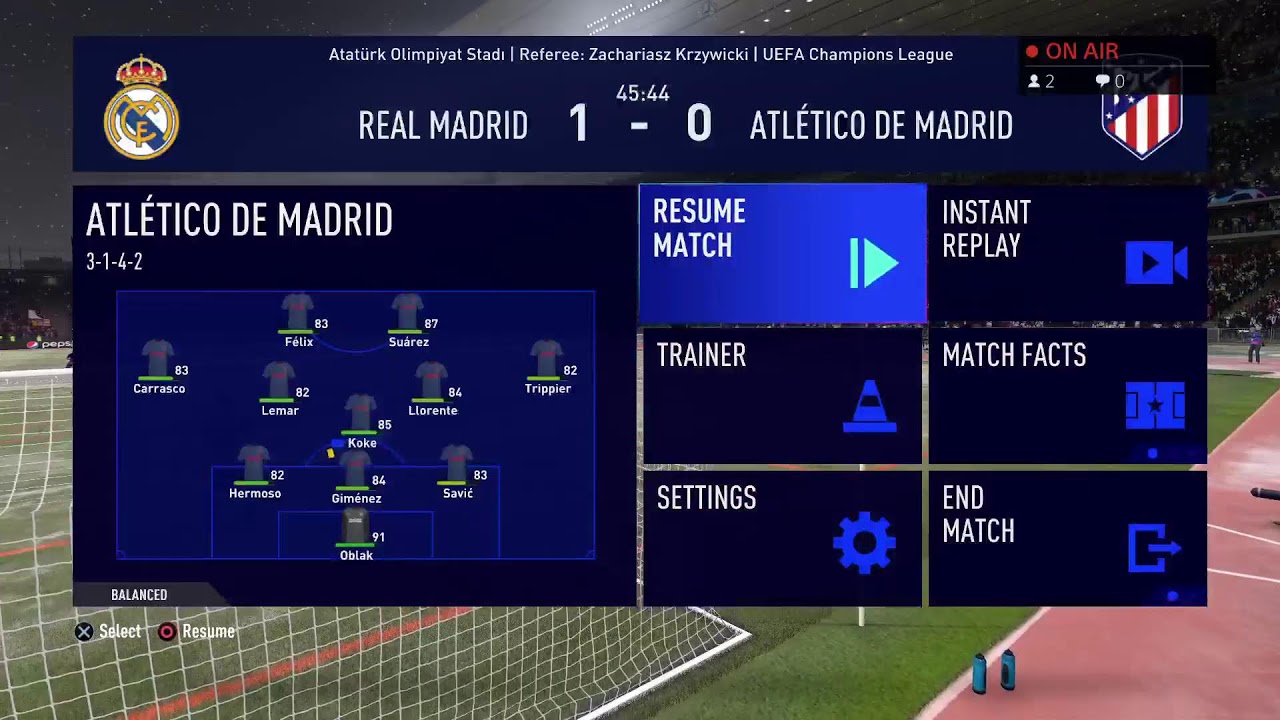The height and width of the screenshot is (720, 1280).
Task: Select Hermoso in the back line
Action: point(255,469)
